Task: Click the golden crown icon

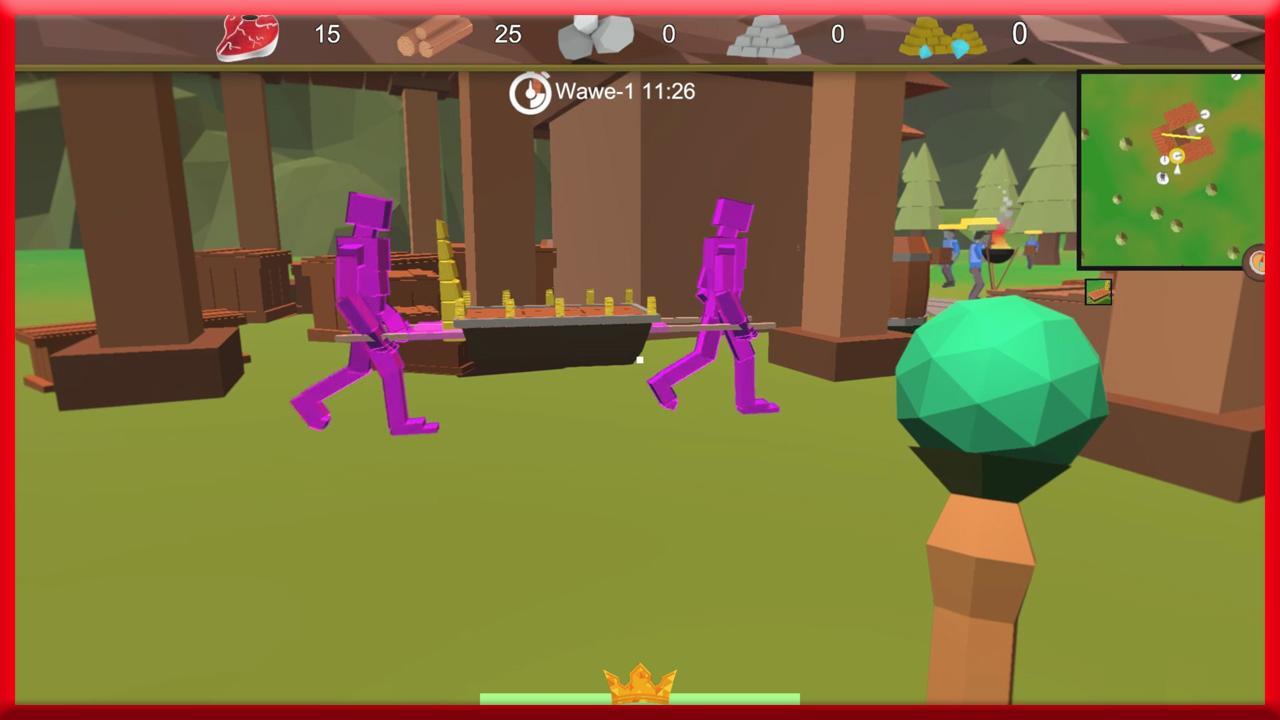Action: click(640, 683)
